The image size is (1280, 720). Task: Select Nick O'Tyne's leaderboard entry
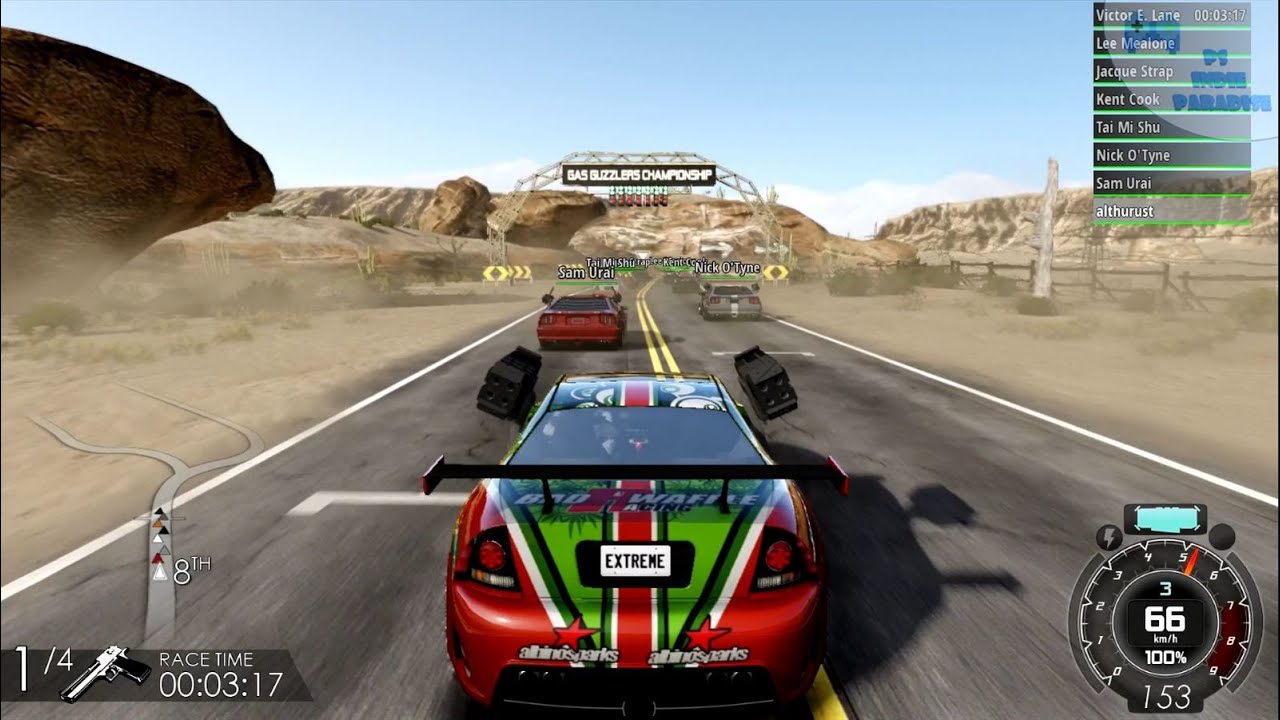pyautogui.click(x=1170, y=156)
